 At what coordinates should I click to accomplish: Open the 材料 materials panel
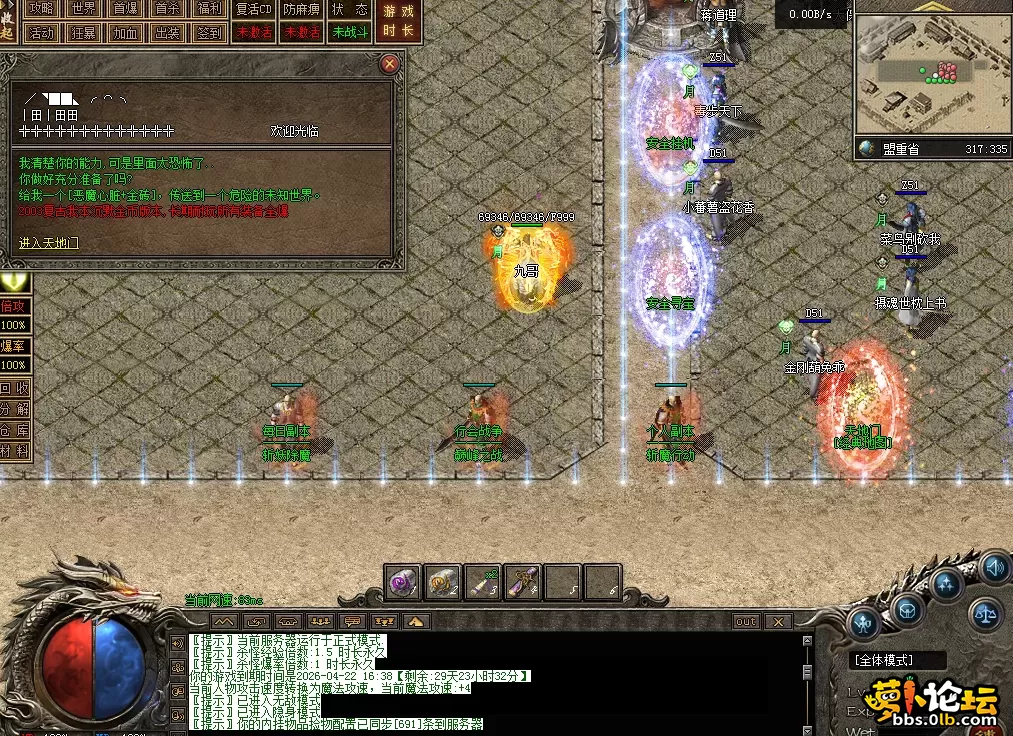[x=14, y=451]
